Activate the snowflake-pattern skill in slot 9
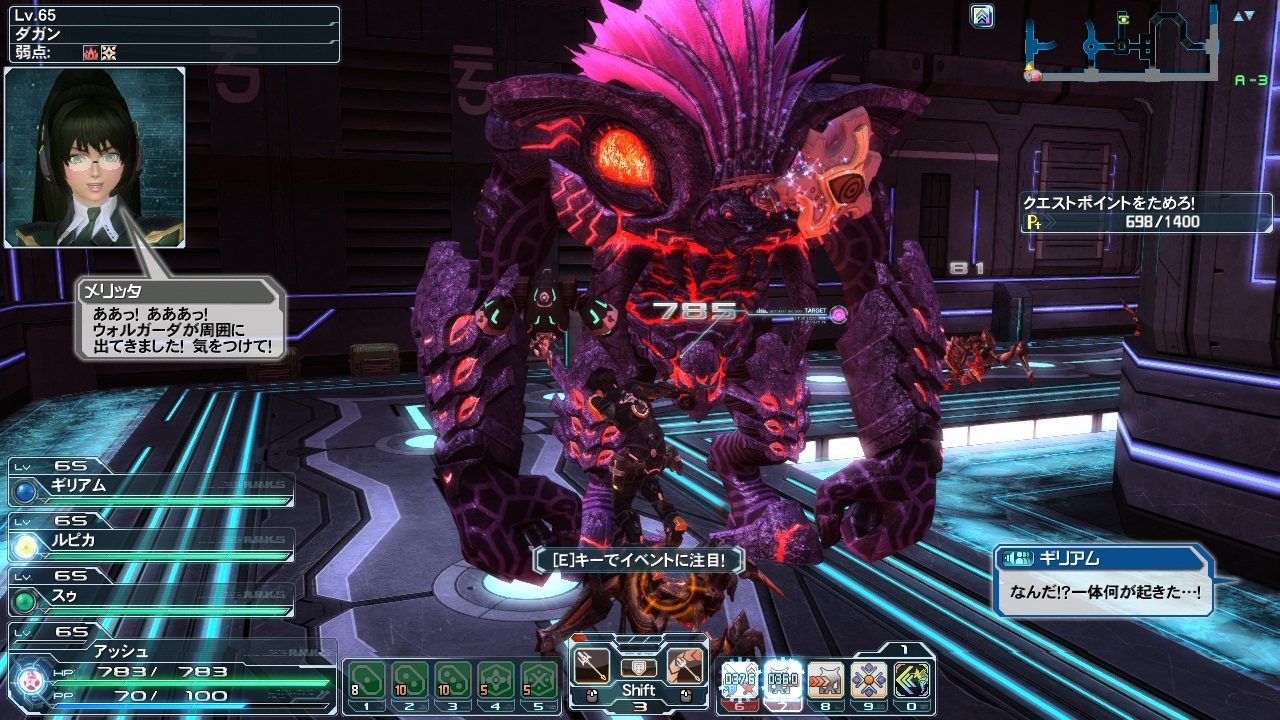The image size is (1280, 720). (869, 680)
